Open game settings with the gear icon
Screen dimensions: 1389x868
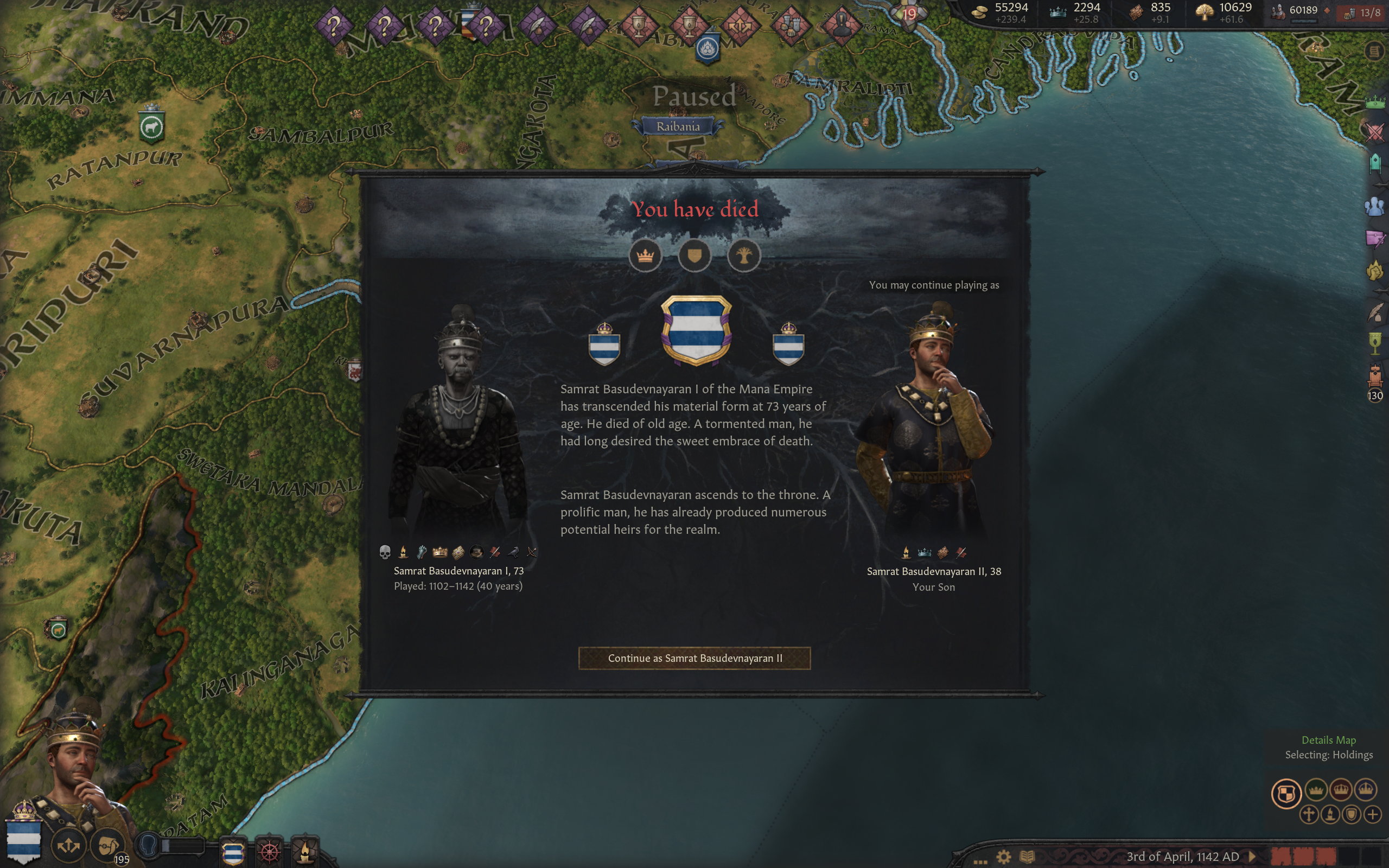(x=1003, y=857)
